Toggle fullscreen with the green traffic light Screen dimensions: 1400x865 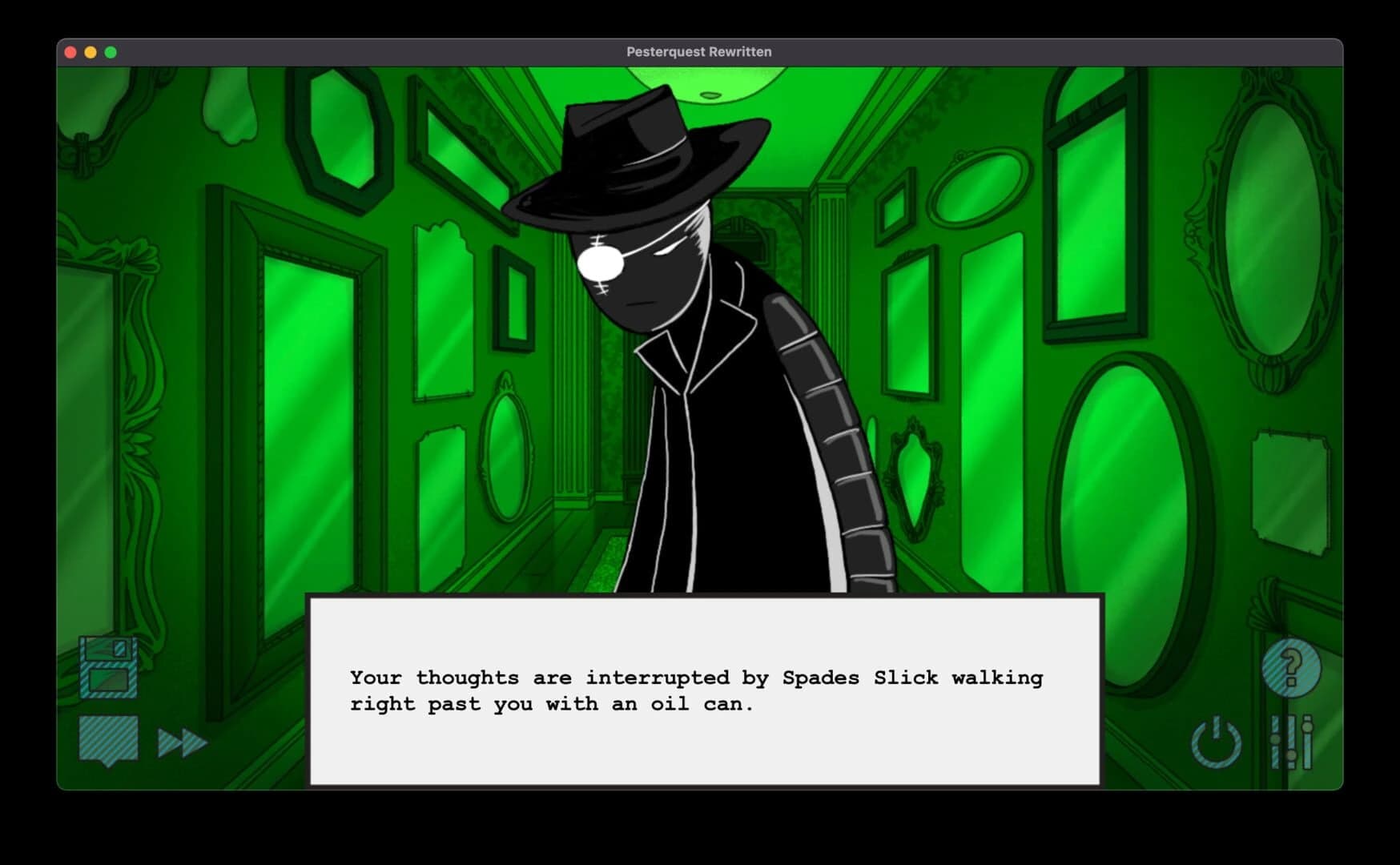tap(107, 51)
